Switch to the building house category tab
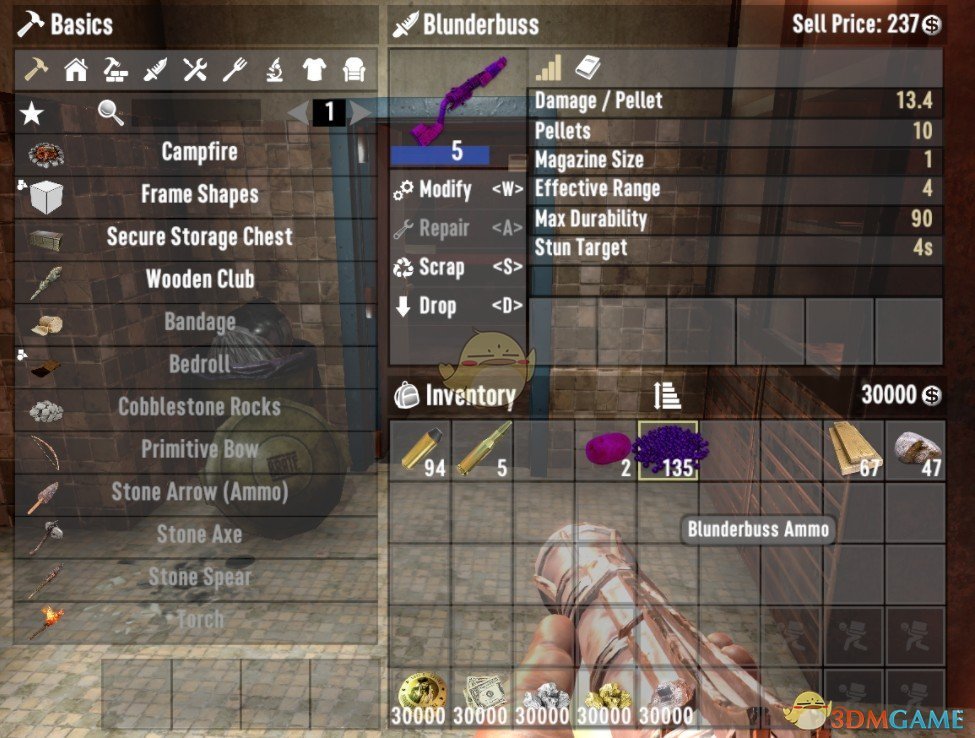 [76, 70]
